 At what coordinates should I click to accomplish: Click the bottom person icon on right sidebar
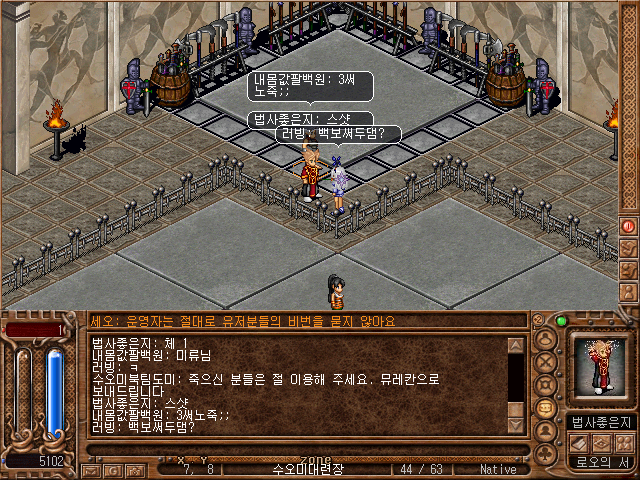coord(629,294)
